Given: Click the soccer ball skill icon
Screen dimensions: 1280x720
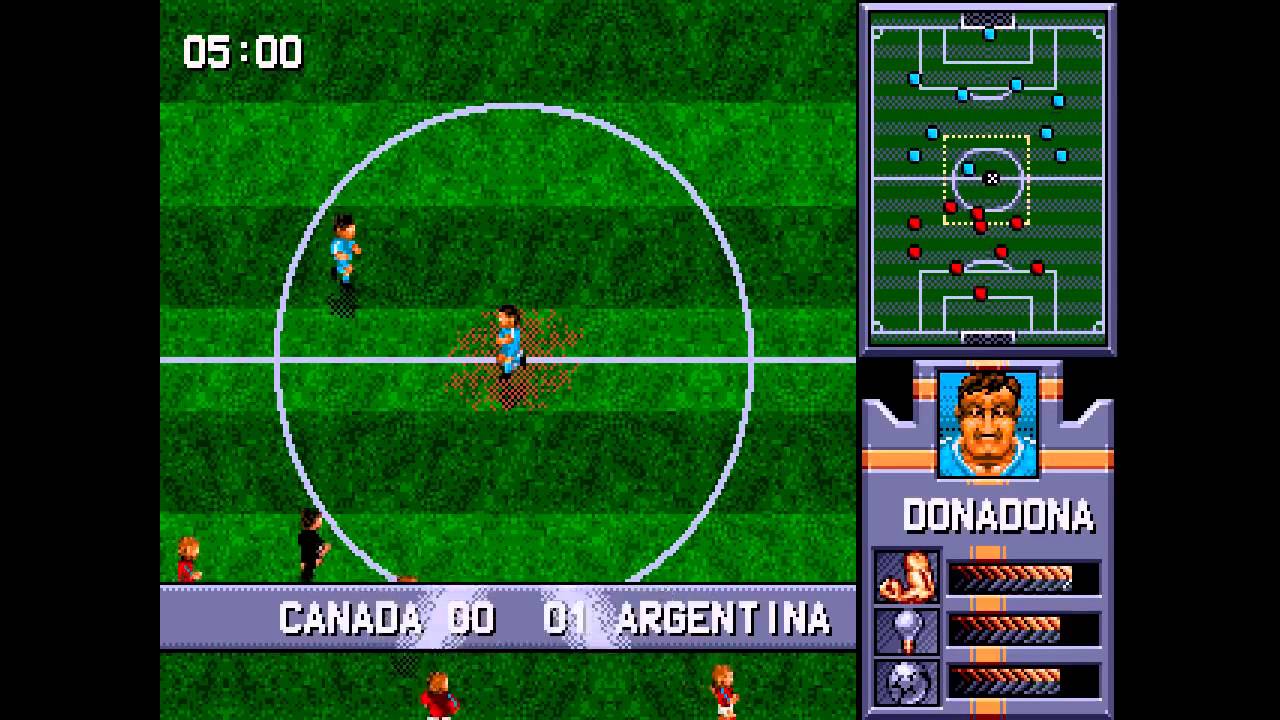Looking at the screenshot, I should 907,681.
